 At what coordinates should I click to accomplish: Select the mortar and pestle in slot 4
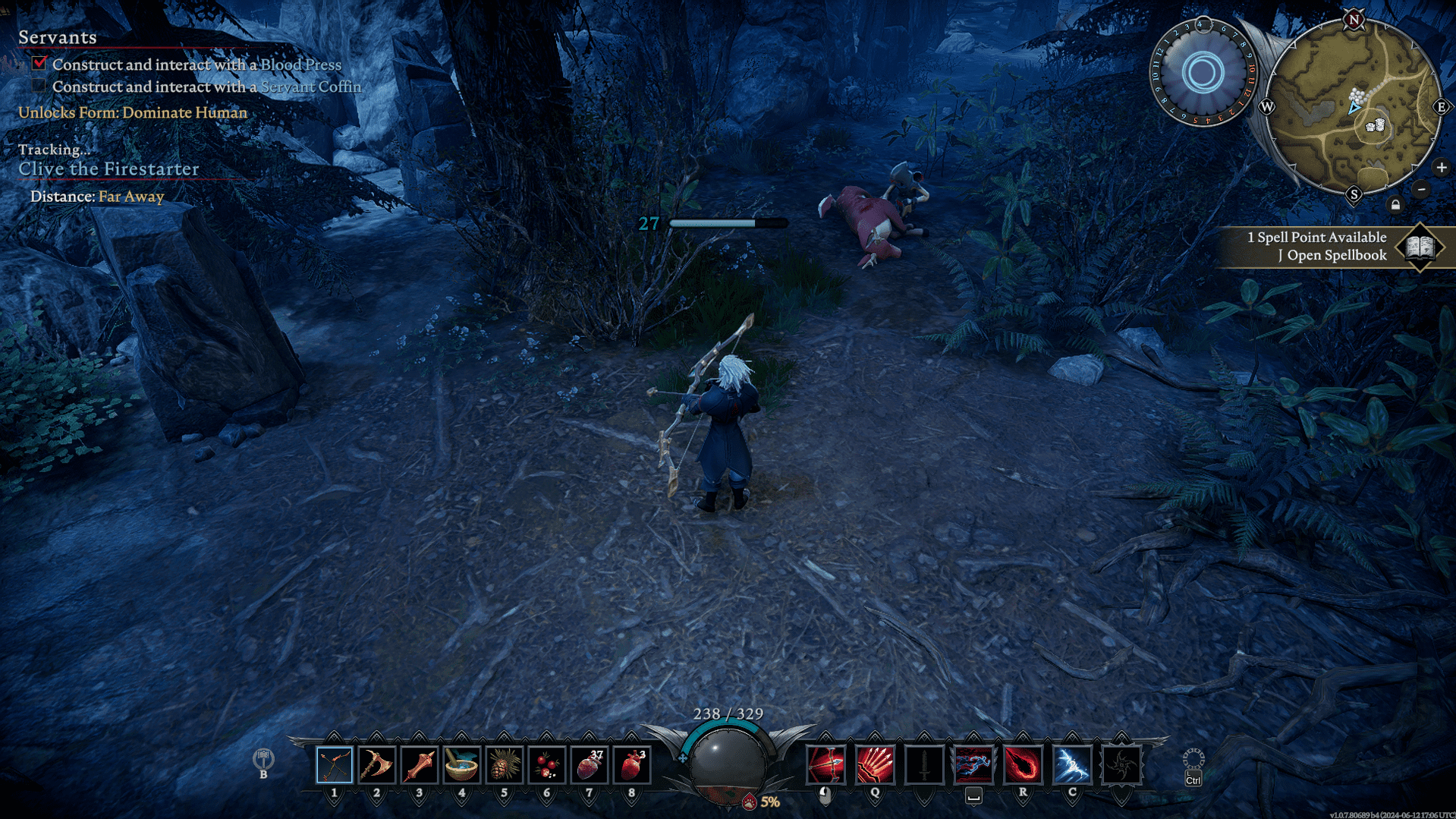pos(462,764)
